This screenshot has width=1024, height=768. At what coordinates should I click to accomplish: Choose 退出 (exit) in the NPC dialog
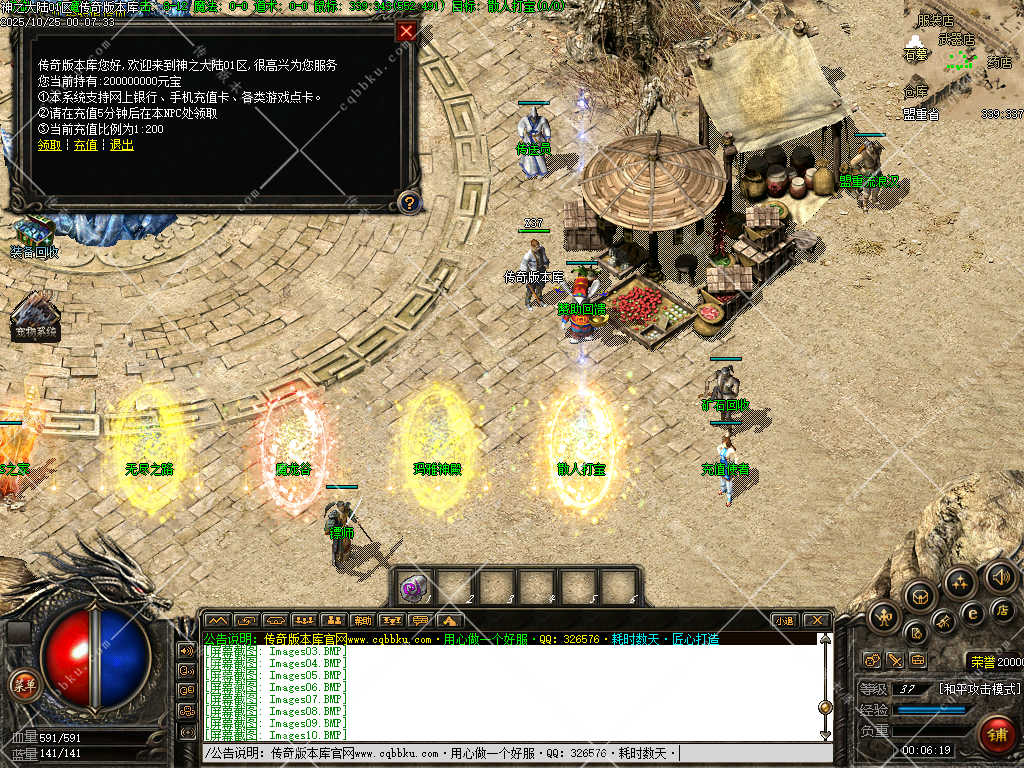click(121, 145)
